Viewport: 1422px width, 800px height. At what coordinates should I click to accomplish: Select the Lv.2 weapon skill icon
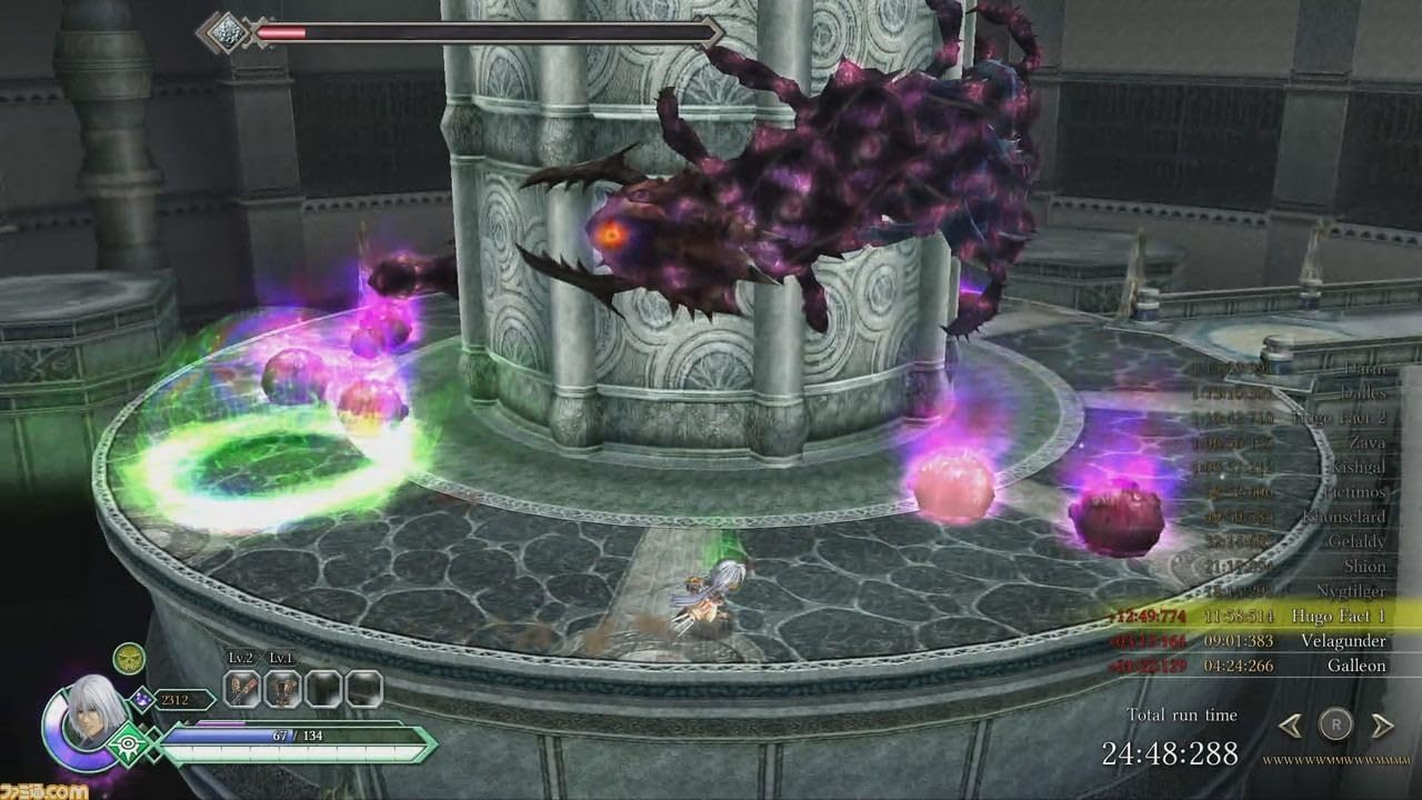tap(238, 688)
